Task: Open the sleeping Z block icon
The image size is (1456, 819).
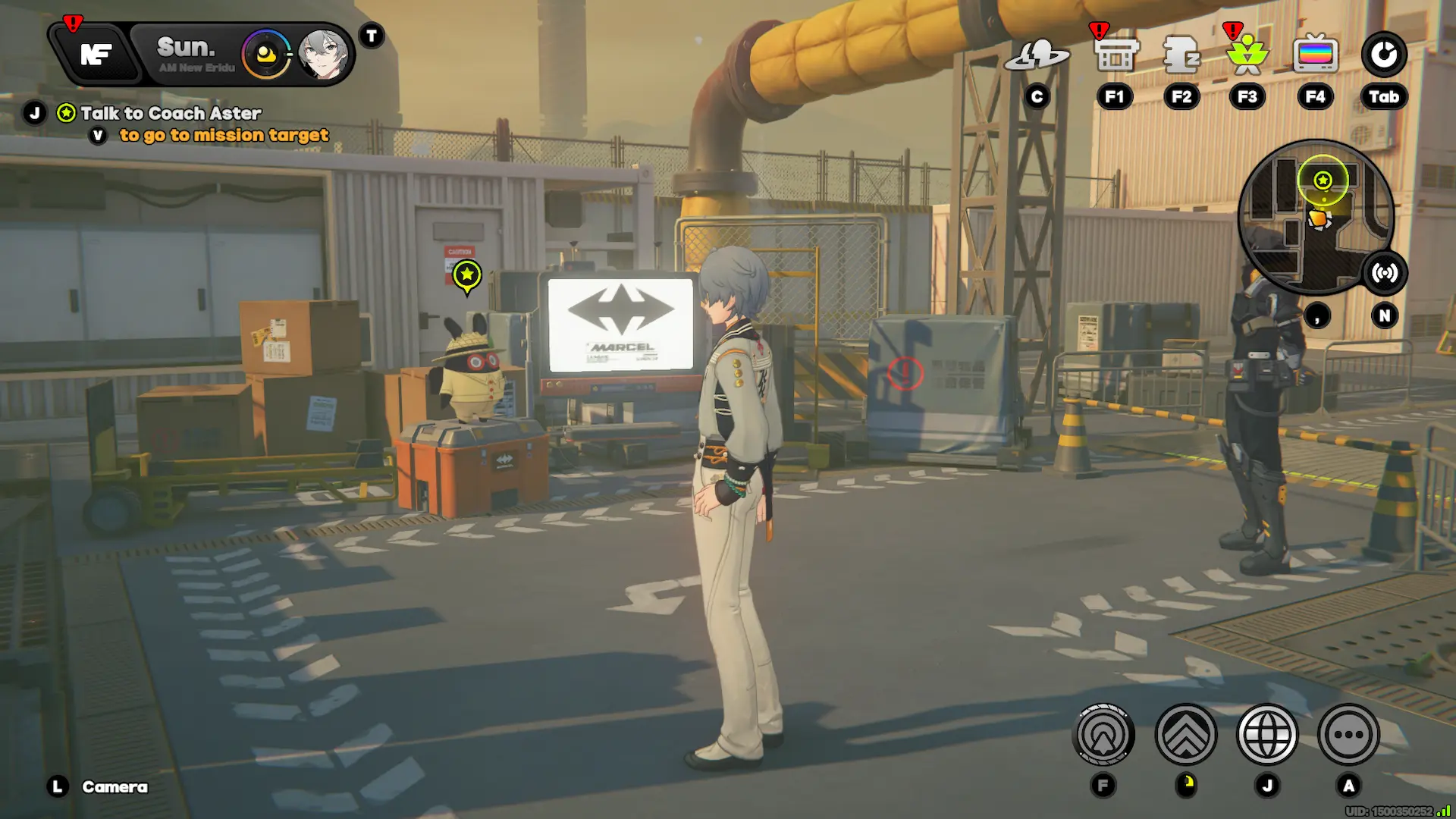Action: [1181, 55]
